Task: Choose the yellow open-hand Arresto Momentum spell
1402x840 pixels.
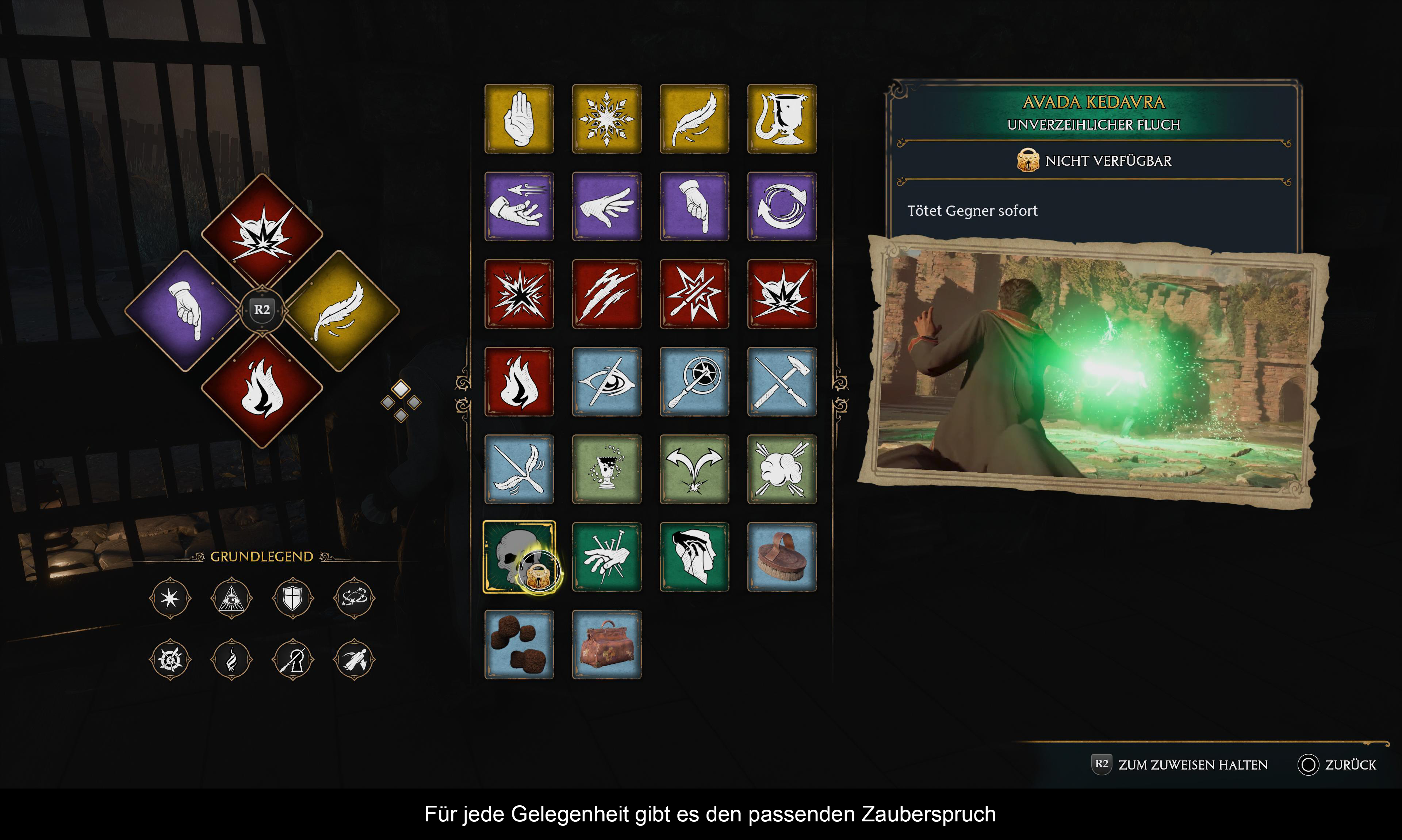Action: (519, 119)
